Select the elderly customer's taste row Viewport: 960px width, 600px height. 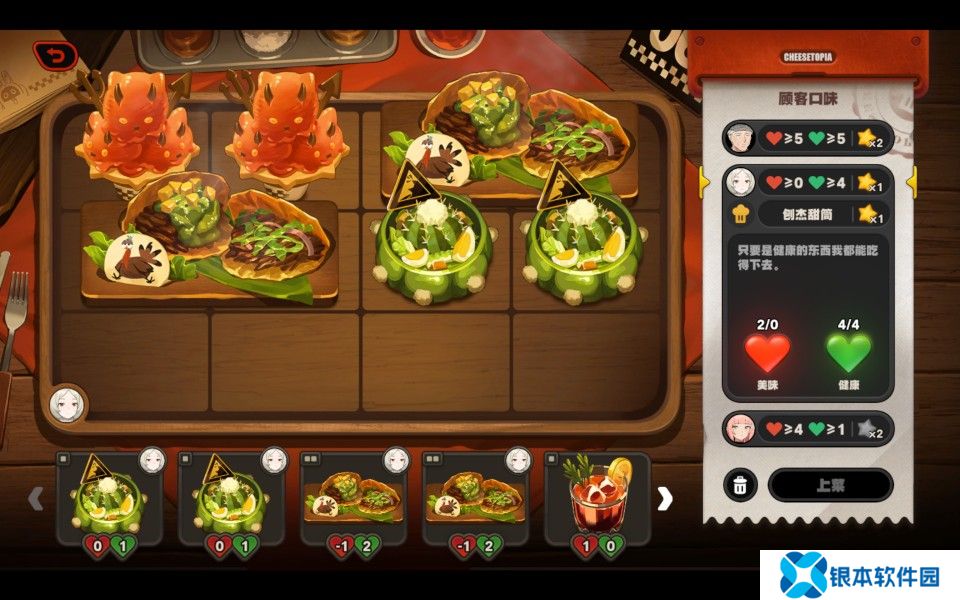tap(806, 137)
